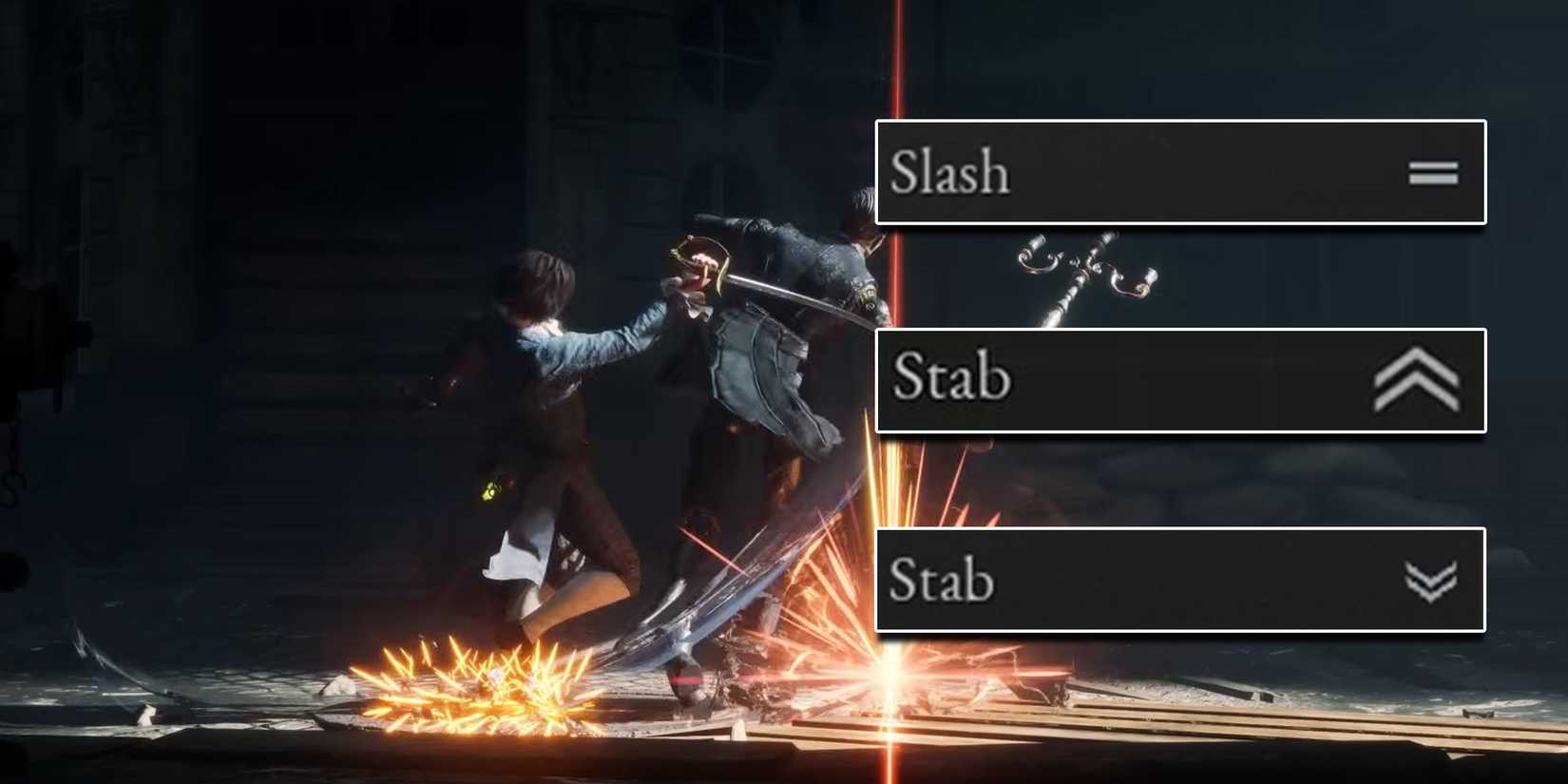
Task: Click the bottom Stab text label
Action: click(x=941, y=581)
